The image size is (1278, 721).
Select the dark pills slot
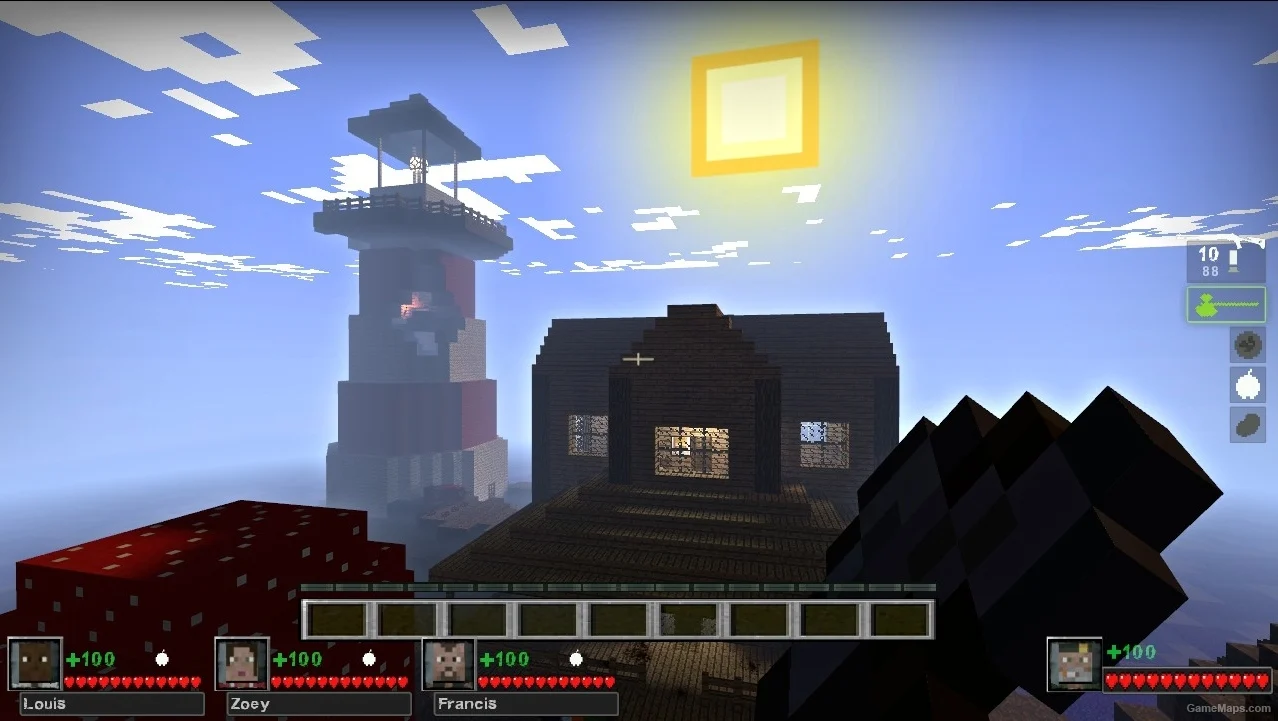[1247, 424]
